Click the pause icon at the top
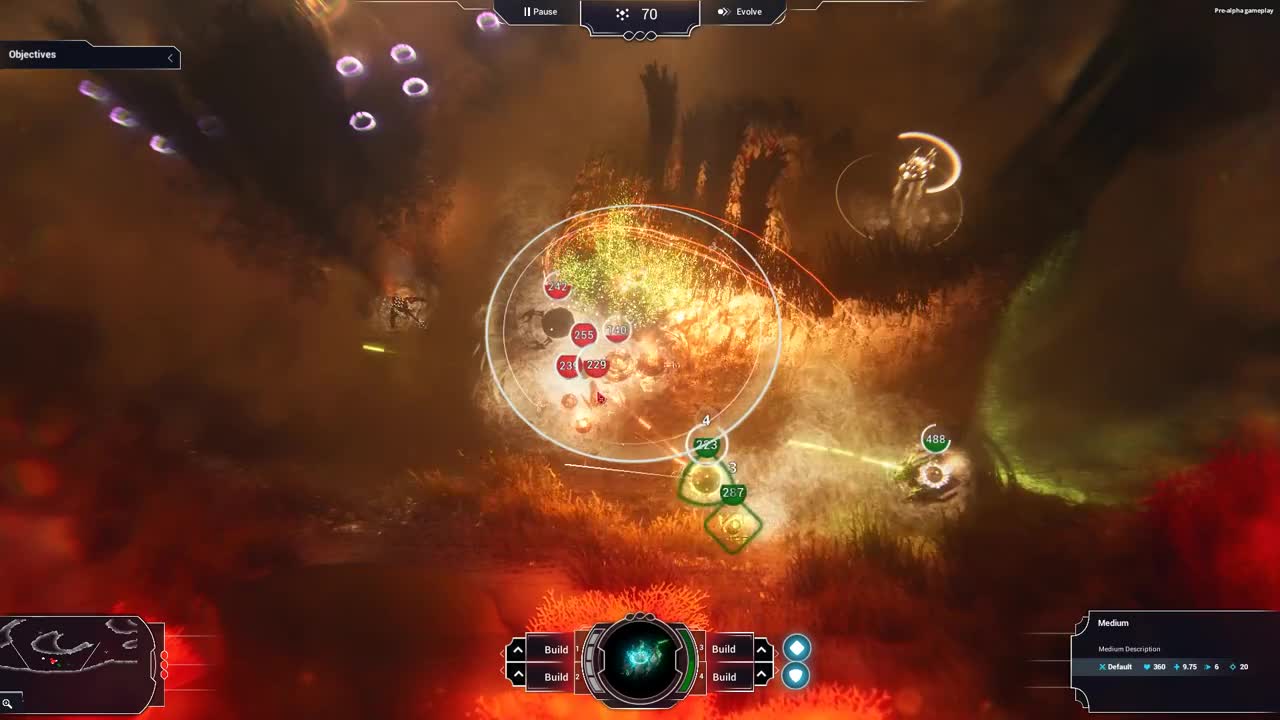This screenshot has width=1280, height=720. click(528, 12)
